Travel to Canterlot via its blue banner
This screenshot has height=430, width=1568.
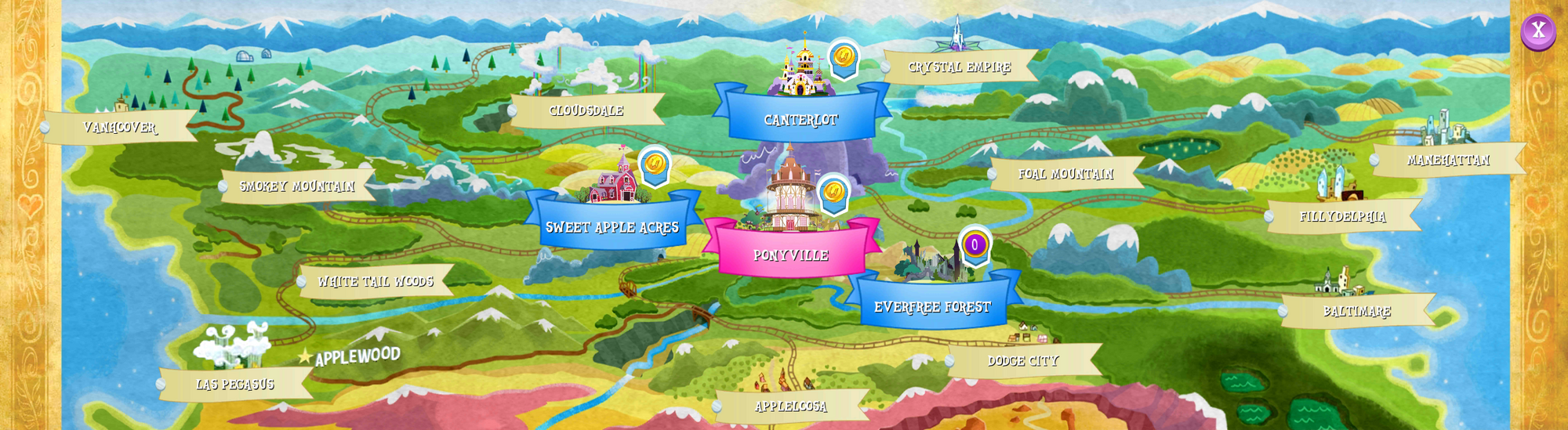801,119
